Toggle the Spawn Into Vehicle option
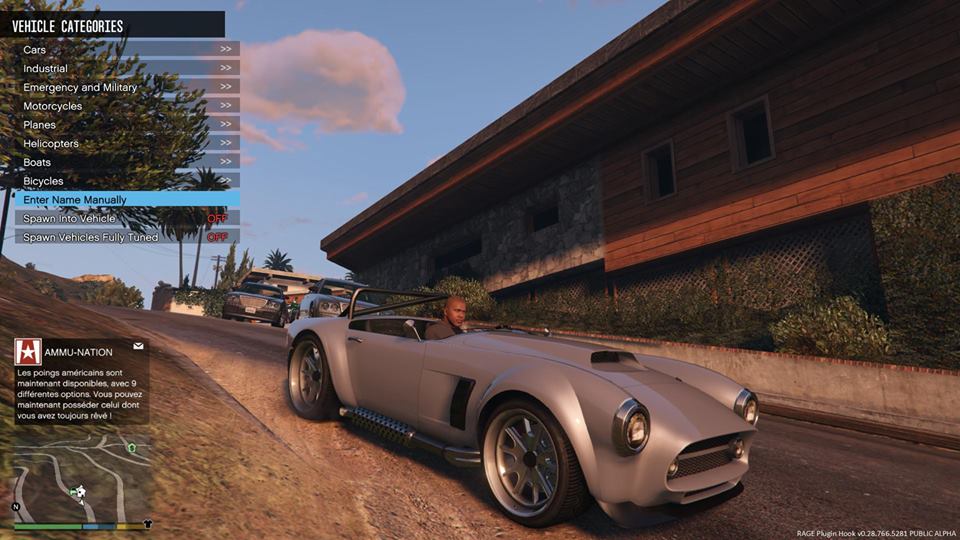Screen dimensions: 960x540 tap(125, 218)
